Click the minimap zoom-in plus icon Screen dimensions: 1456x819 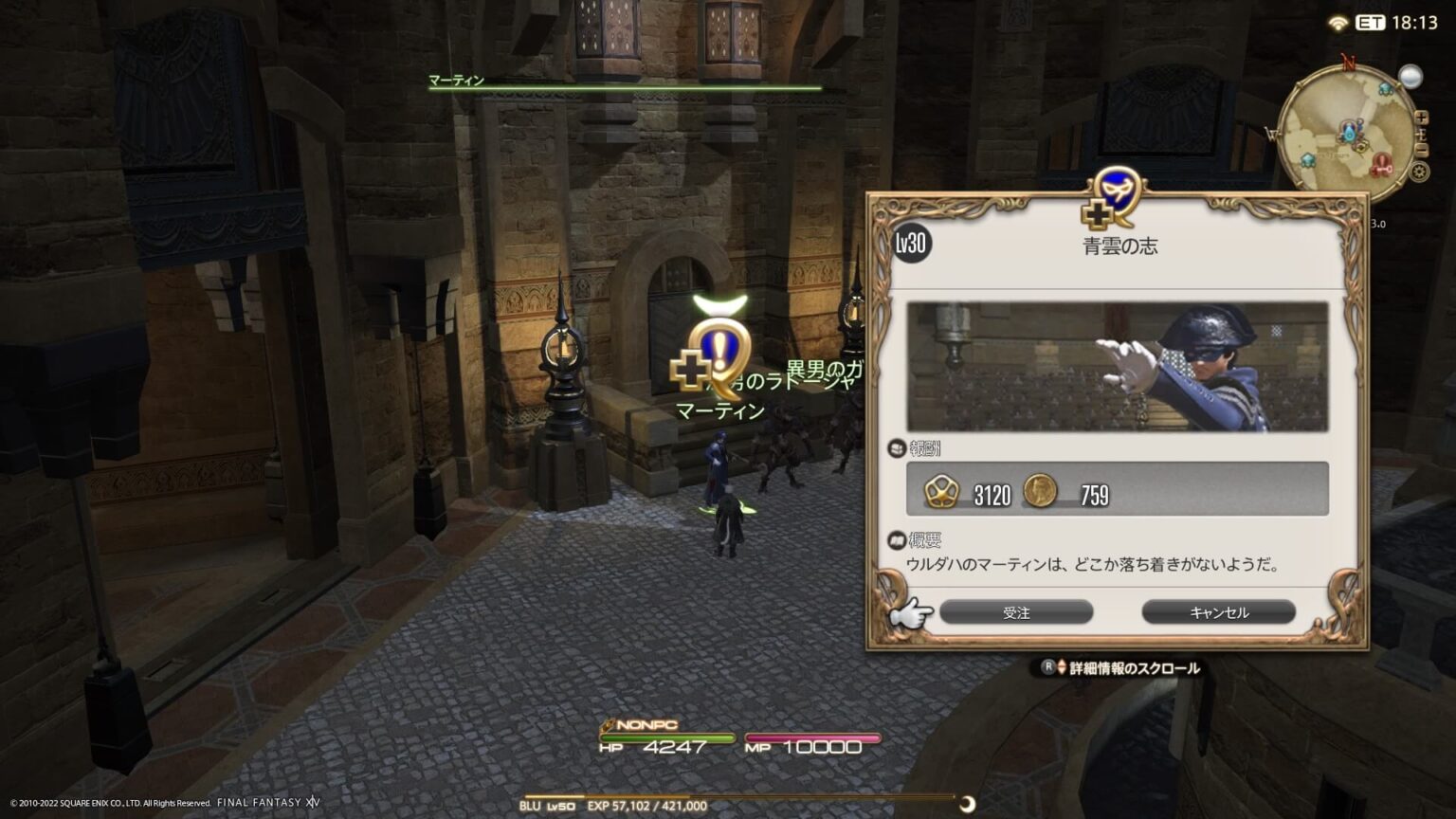pyautogui.click(x=1421, y=118)
